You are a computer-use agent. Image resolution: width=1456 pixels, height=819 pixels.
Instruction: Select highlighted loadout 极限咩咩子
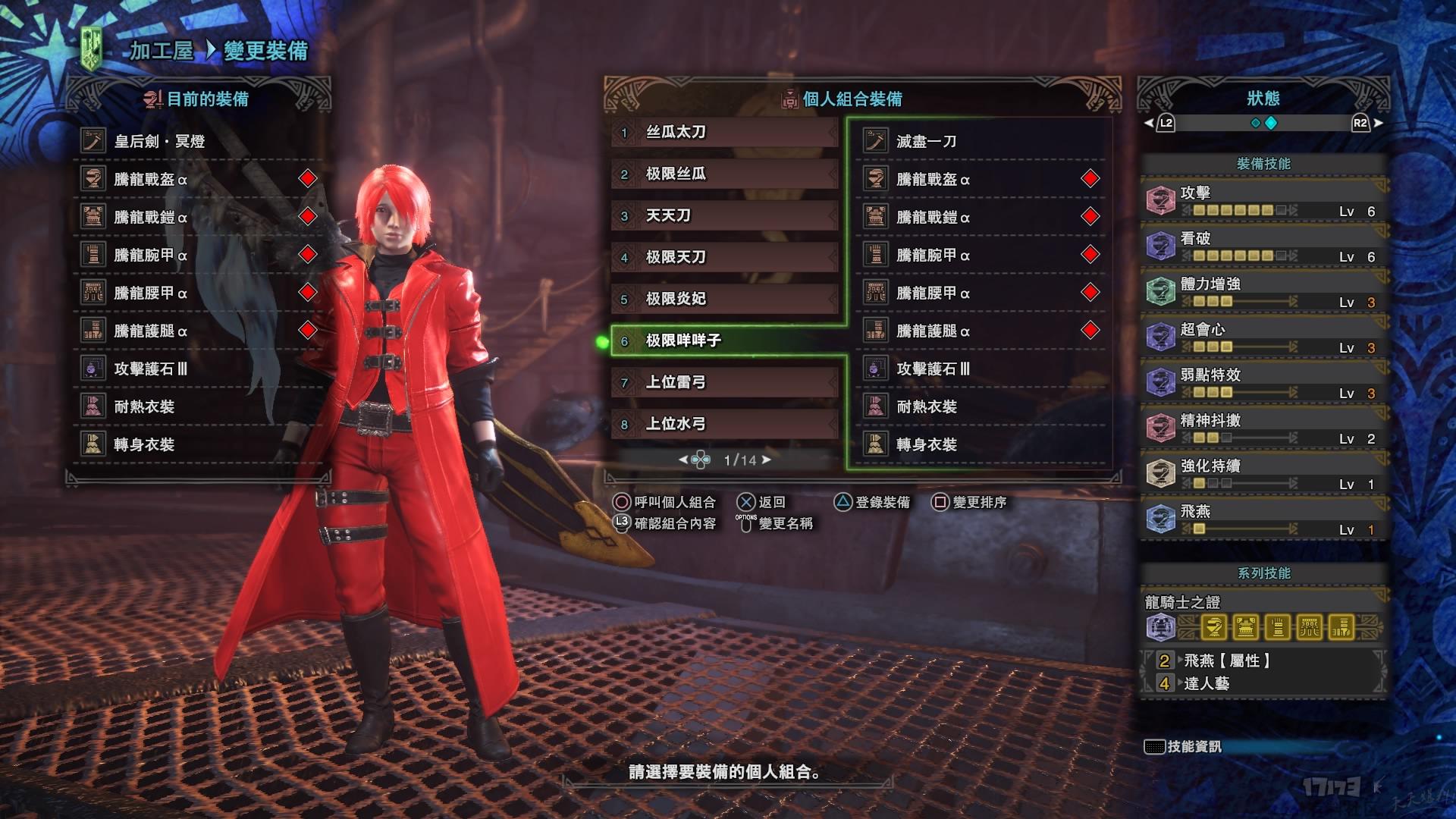(x=724, y=340)
